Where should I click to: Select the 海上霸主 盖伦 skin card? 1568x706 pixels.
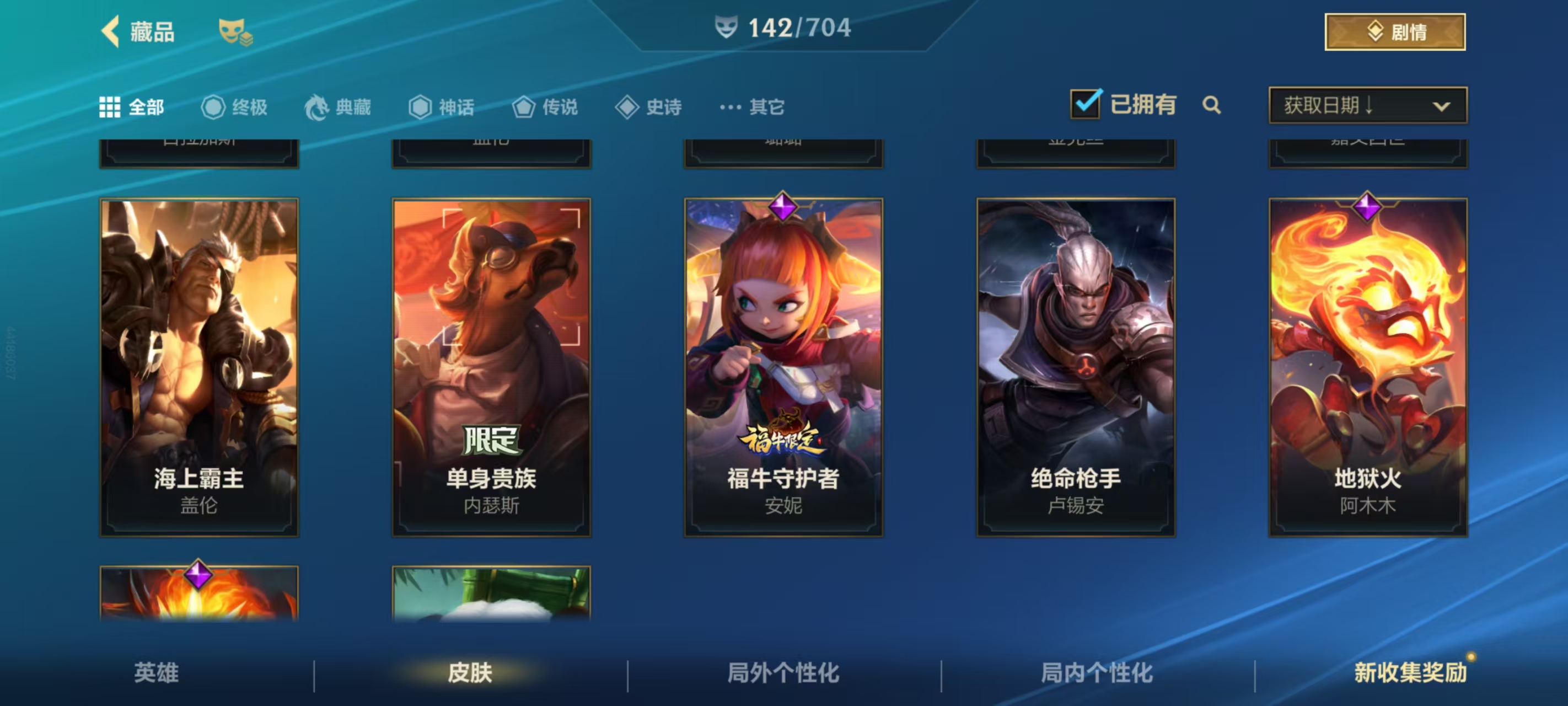coord(199,367)
